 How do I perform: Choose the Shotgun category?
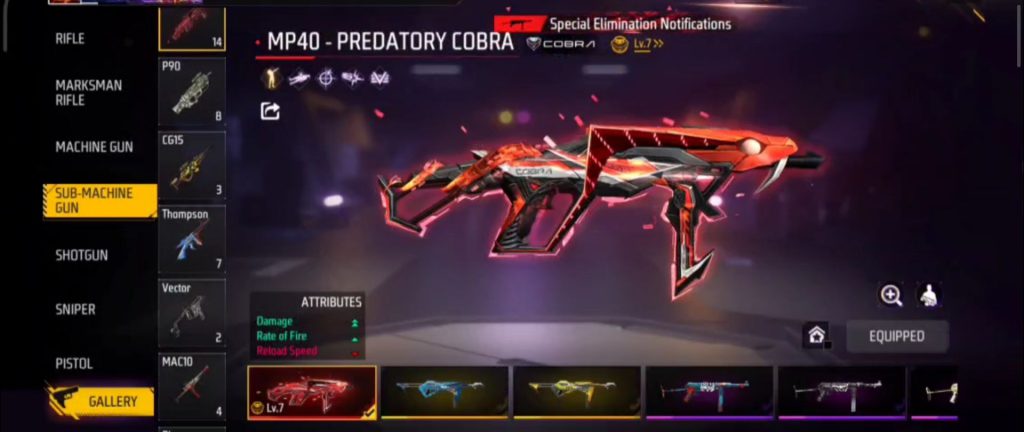tap(82, 255)
